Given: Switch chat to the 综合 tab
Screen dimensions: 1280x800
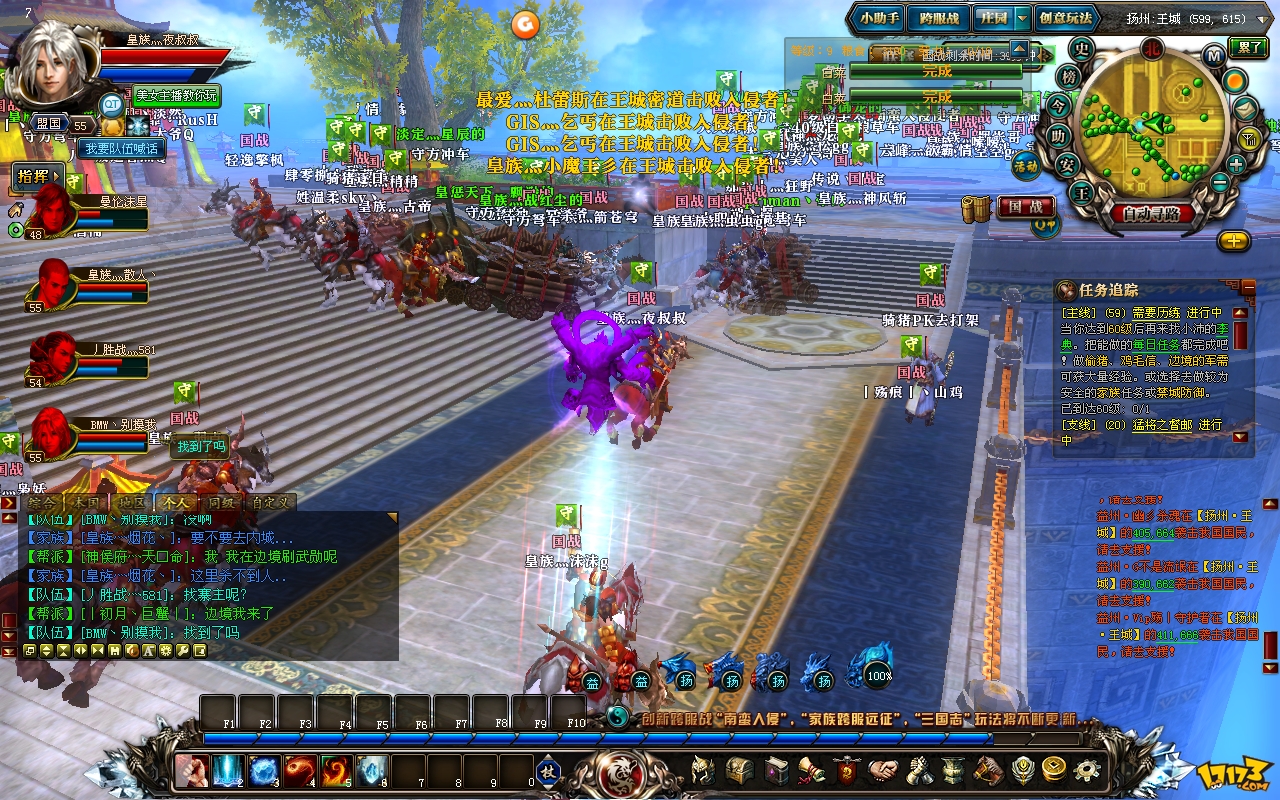Looking at the screenshot, I should pyautogui.click(x=42, y=502).
